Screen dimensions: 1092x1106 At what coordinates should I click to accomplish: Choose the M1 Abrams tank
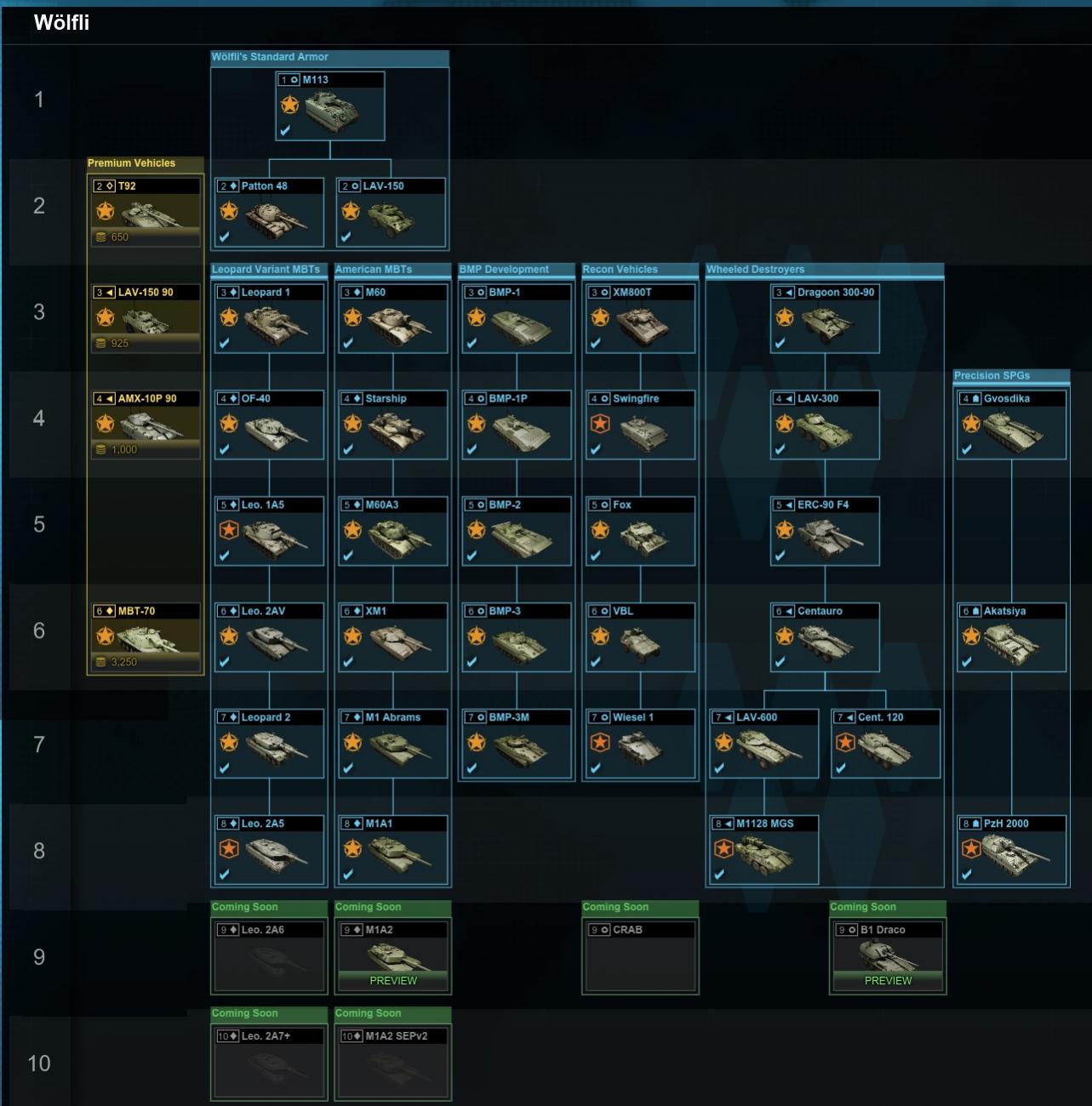point(392,744)
